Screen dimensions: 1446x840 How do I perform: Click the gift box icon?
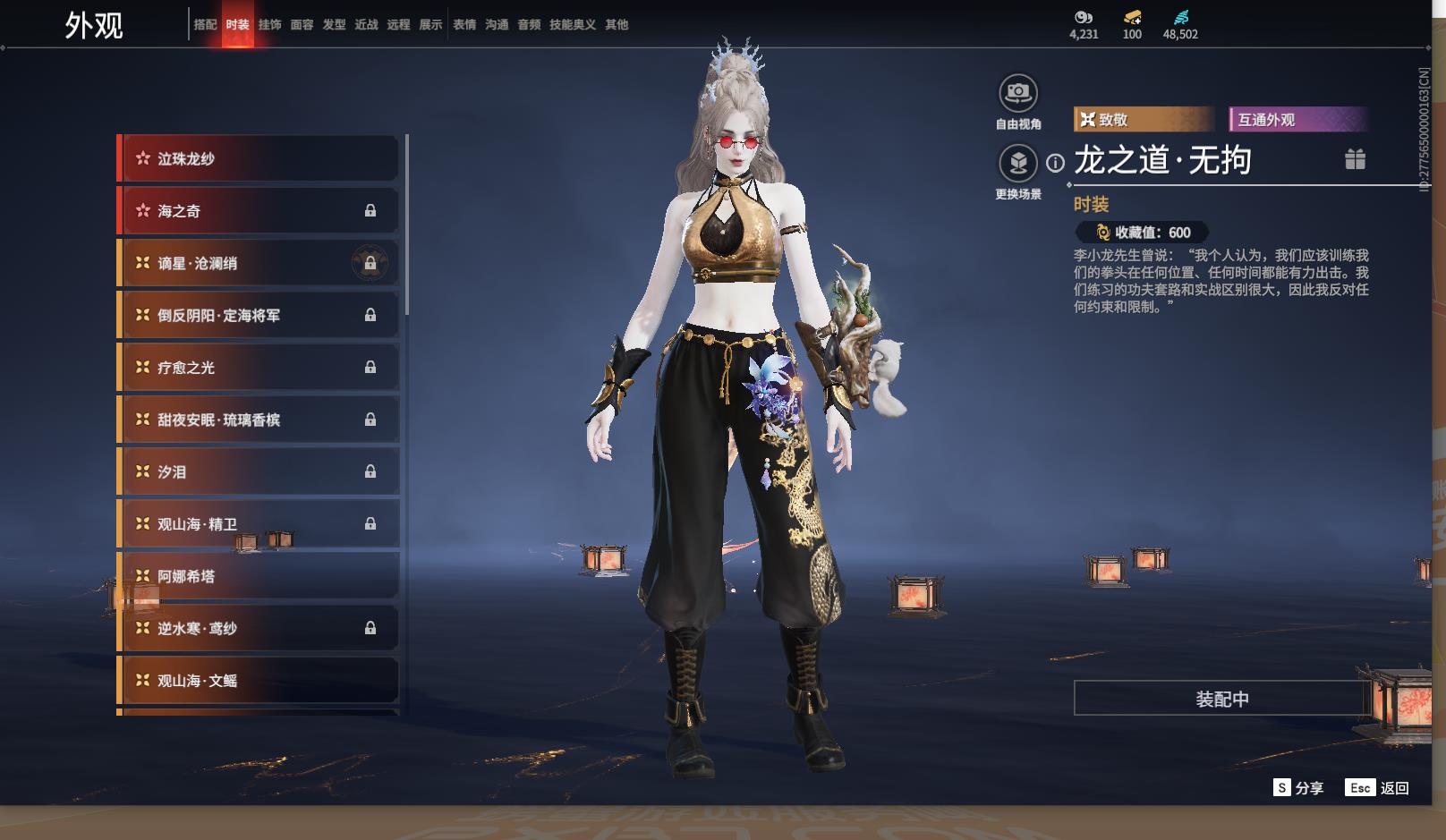tap(1355, 159)
